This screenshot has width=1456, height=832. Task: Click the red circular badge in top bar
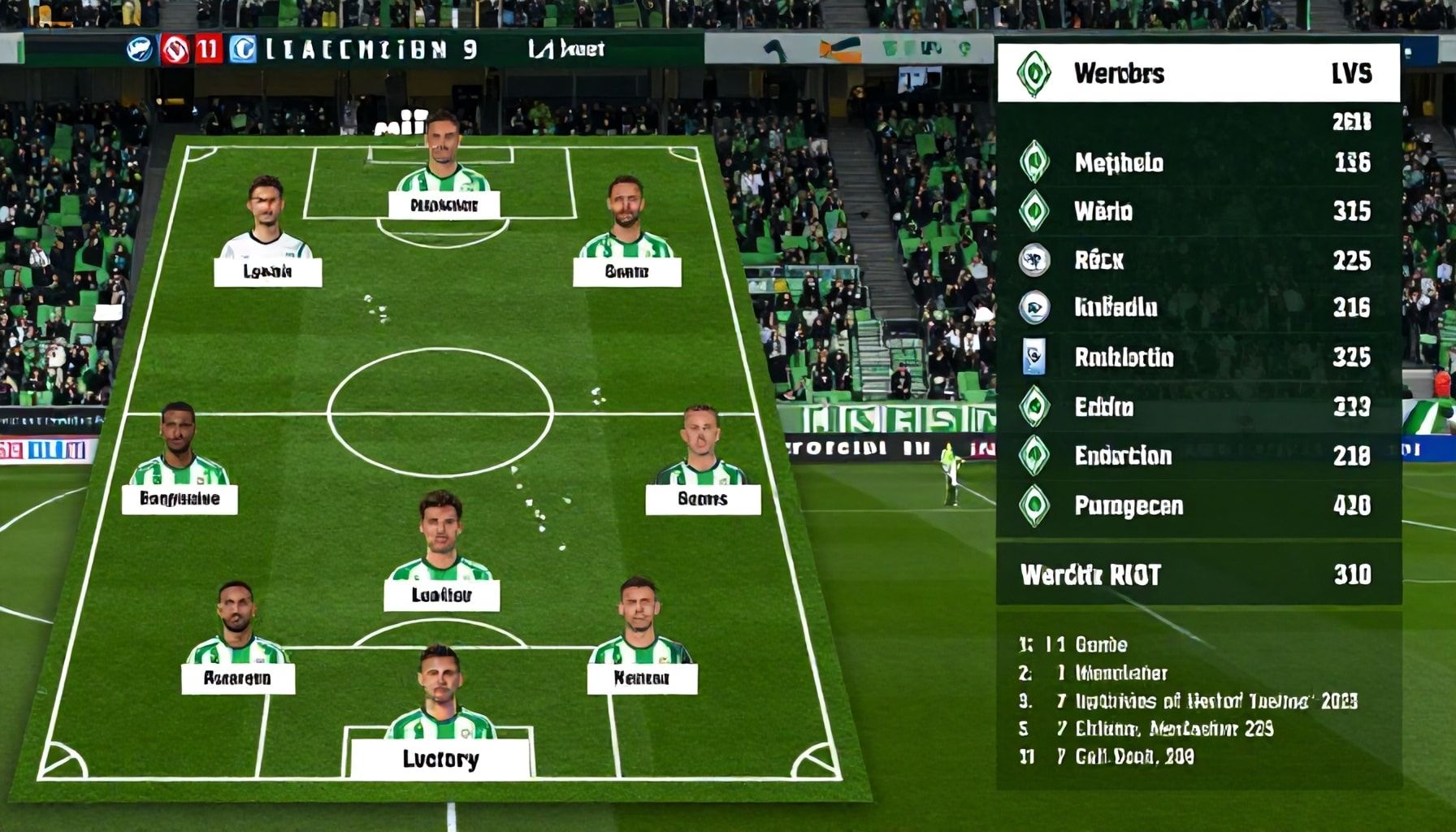[175, 50]
